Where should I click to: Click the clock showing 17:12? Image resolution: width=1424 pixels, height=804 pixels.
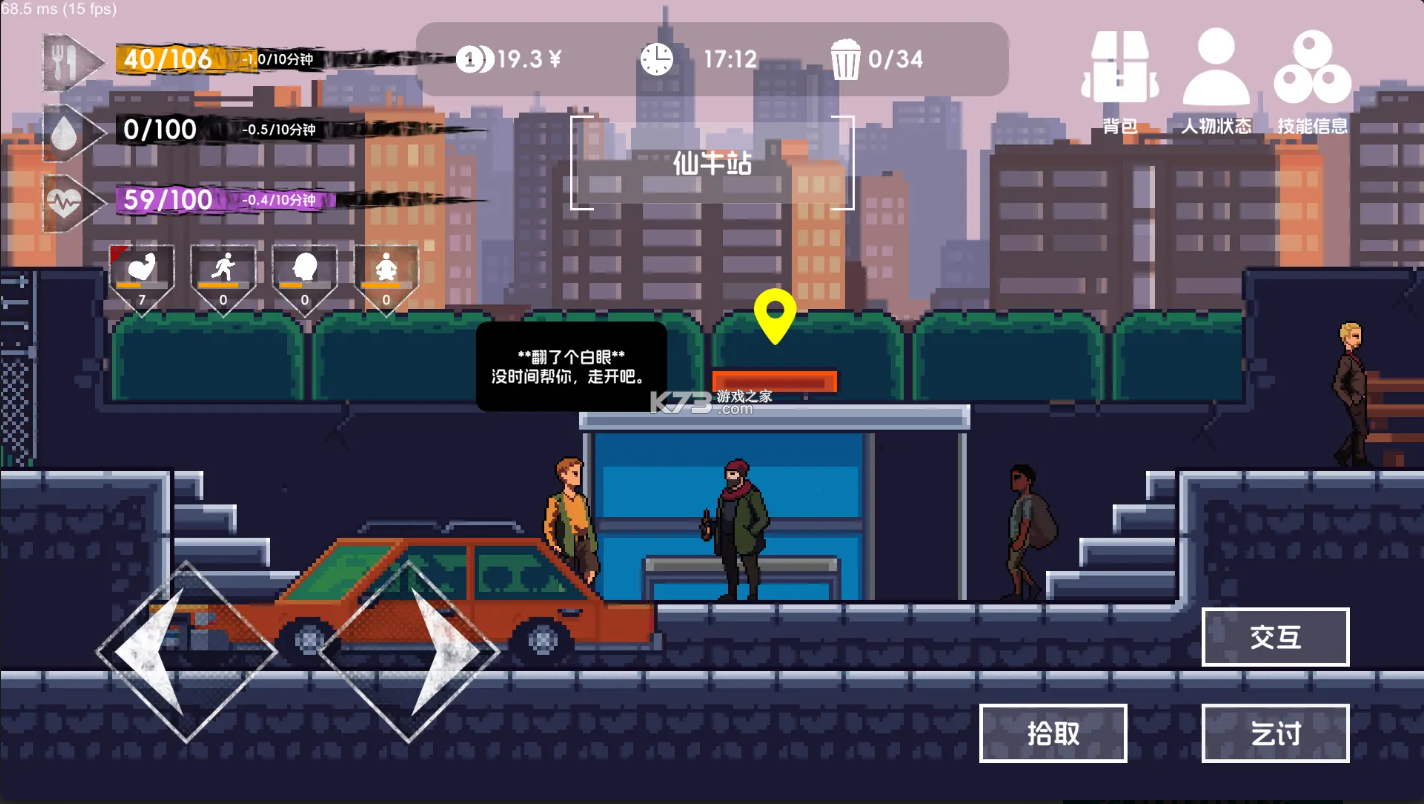(x=655, y=59)
